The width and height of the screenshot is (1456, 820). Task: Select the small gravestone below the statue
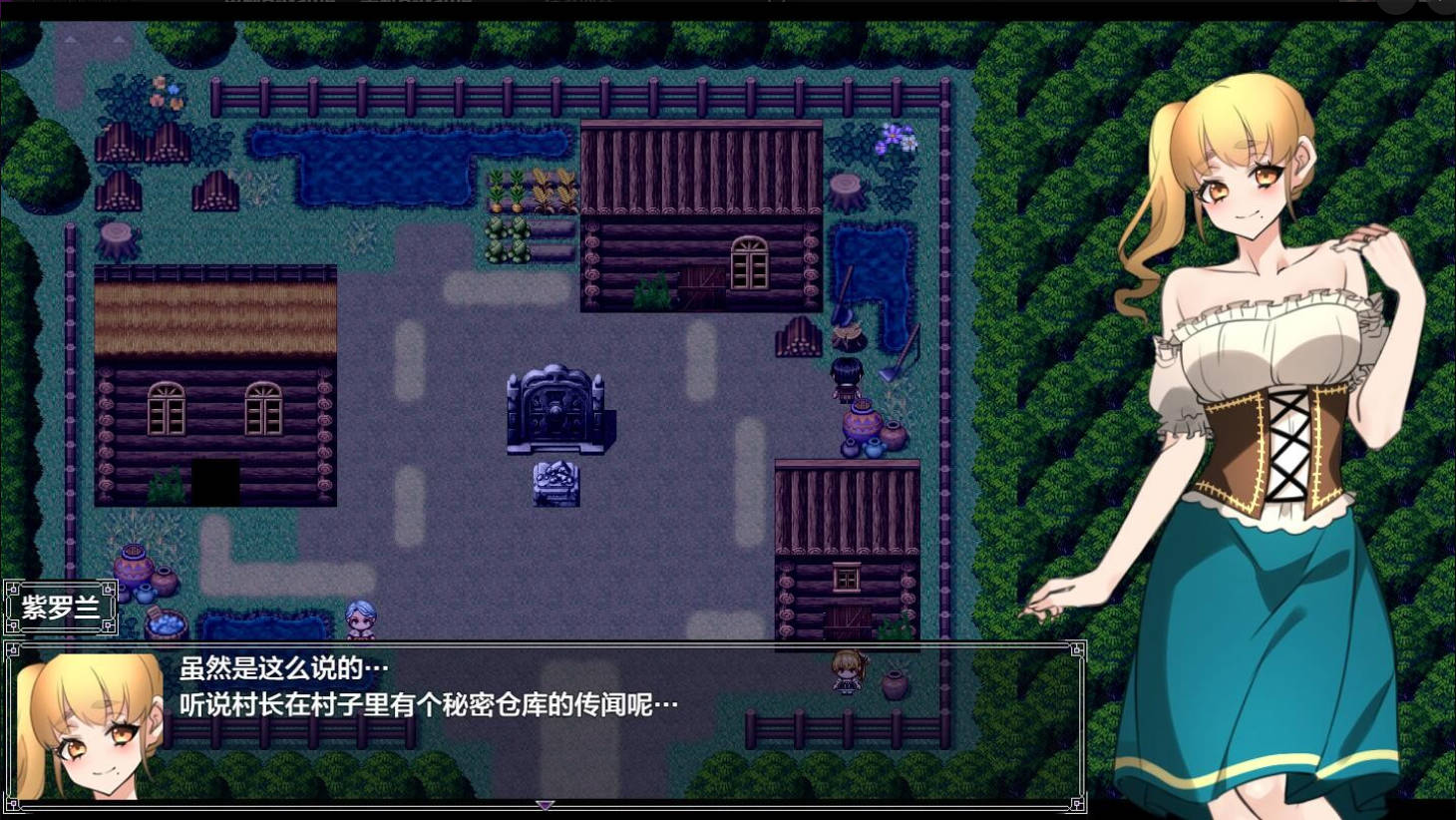(556, 482)
